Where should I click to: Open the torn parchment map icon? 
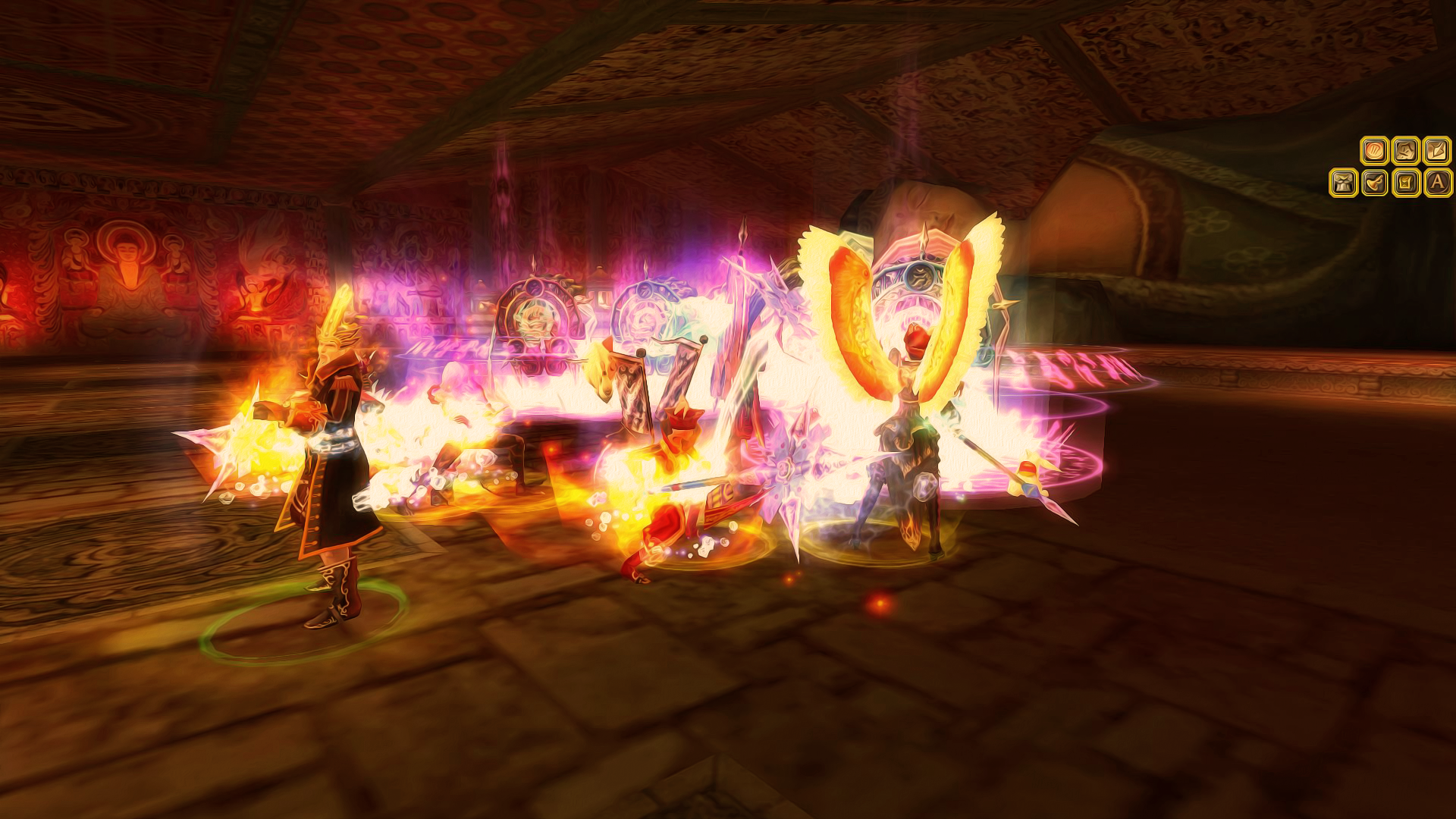point(1406,151)
